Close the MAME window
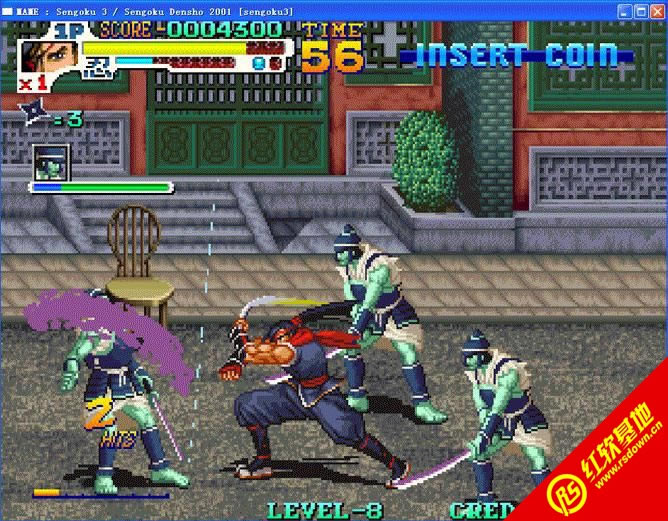668x521 pixels. [657, 10]
